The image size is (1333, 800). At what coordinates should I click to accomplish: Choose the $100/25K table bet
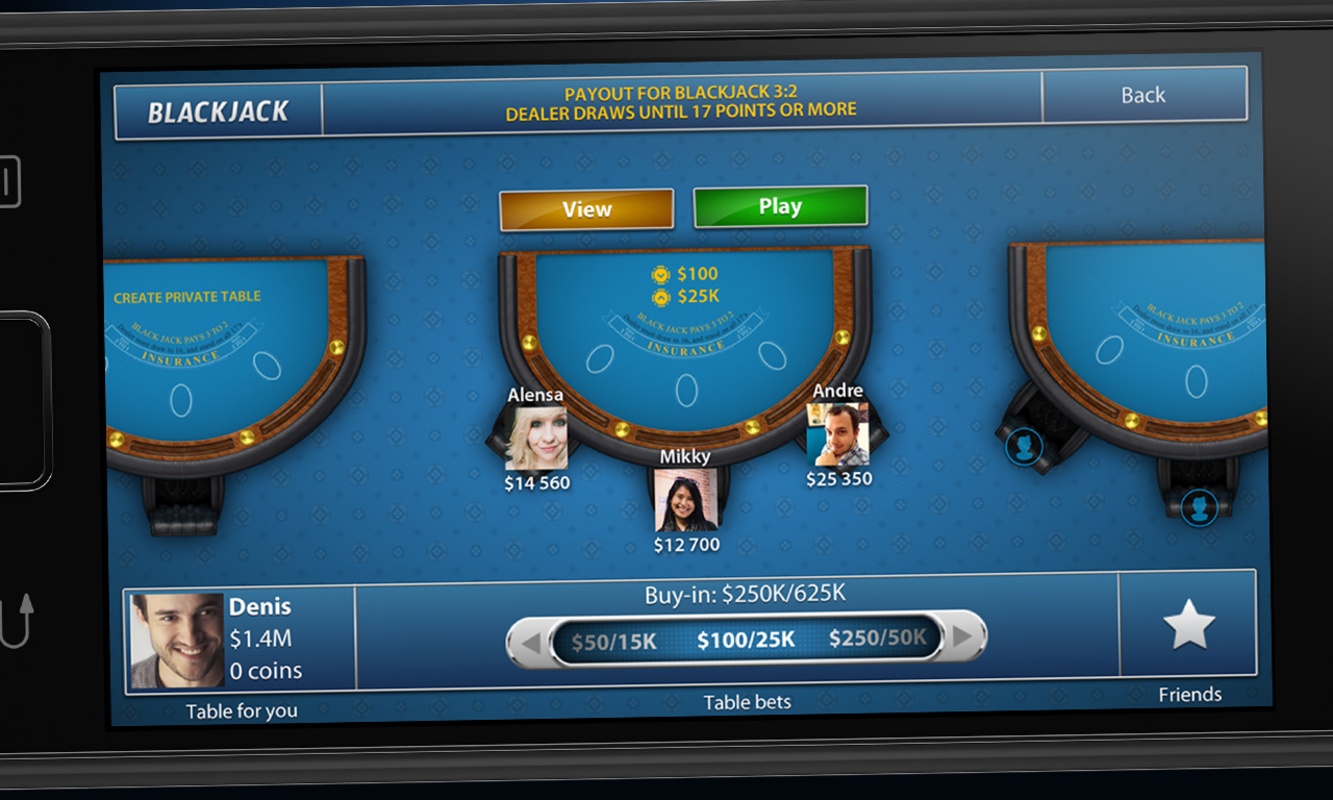[x=746, y=639]
